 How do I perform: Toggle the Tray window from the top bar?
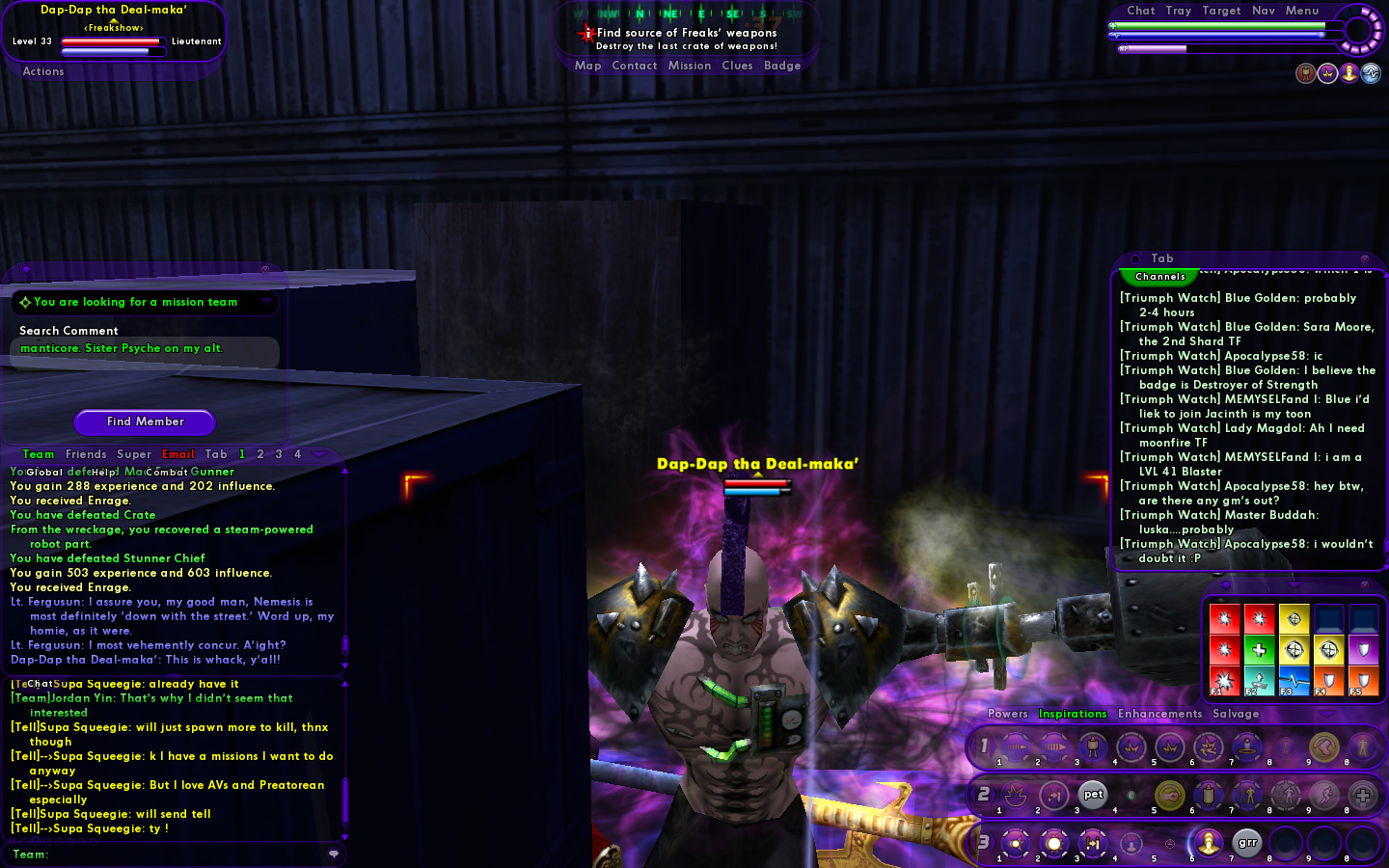click(x=1178, y=11)
